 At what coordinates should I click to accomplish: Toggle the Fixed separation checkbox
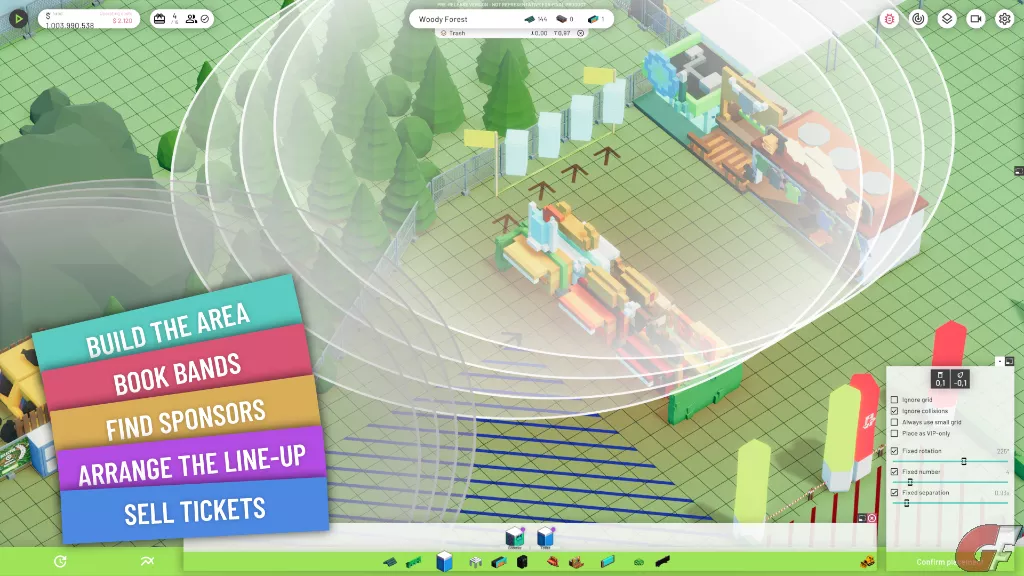[x=894, y=493]
